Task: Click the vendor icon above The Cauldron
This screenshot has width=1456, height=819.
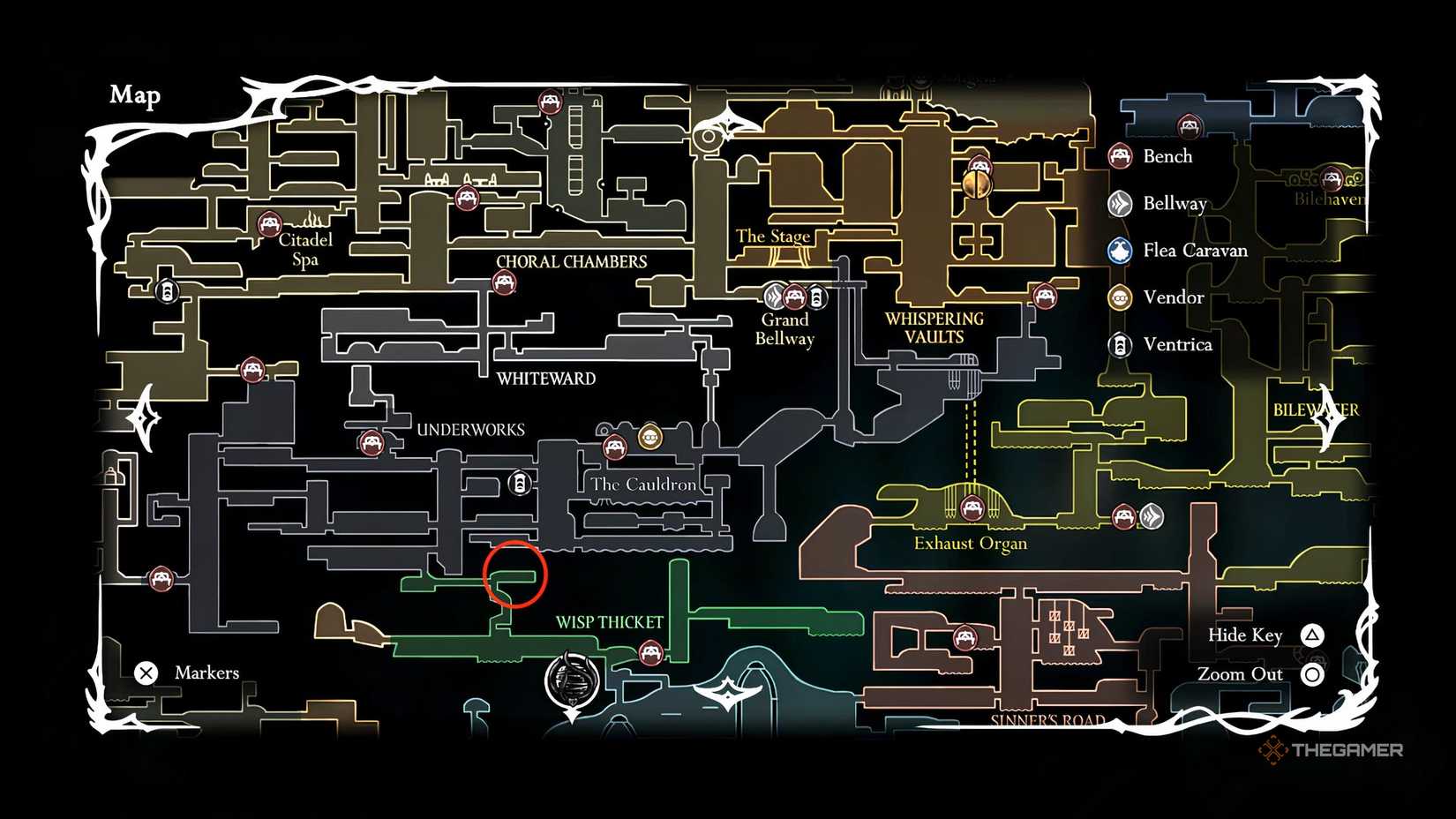Action: pyautogui.click(x=650, y=437)
